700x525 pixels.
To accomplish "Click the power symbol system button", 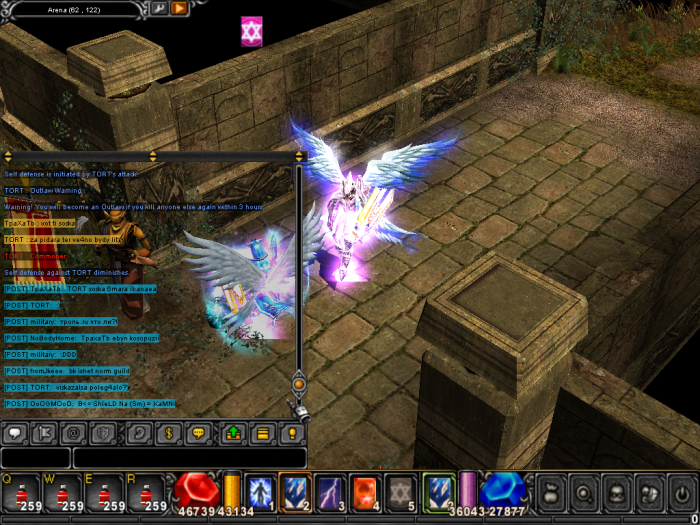I will tap(681, 493).
